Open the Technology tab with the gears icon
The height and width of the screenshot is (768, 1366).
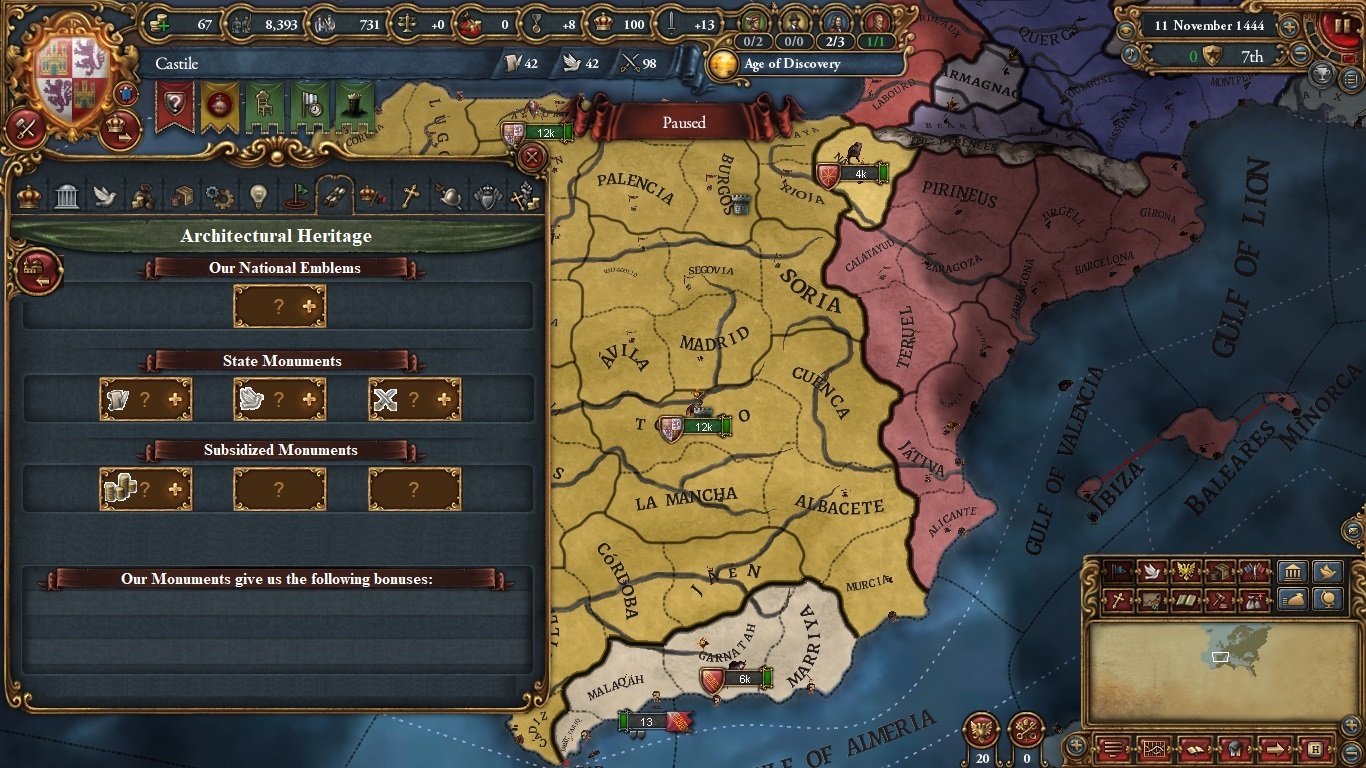[222, 197]
